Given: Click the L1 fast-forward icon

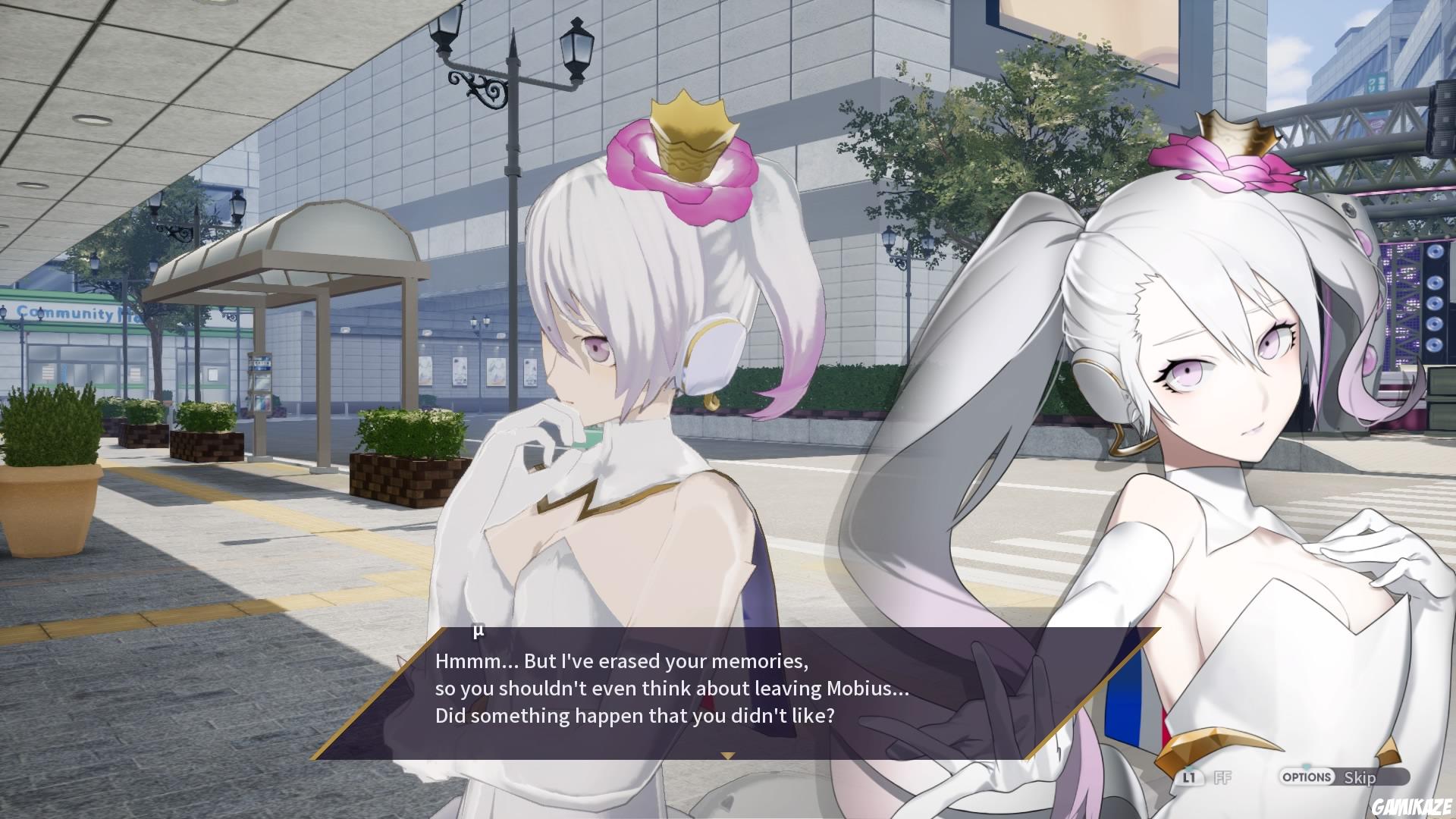Looking at the screenshot, I should pyautogui.click(x=1191, y=777).
